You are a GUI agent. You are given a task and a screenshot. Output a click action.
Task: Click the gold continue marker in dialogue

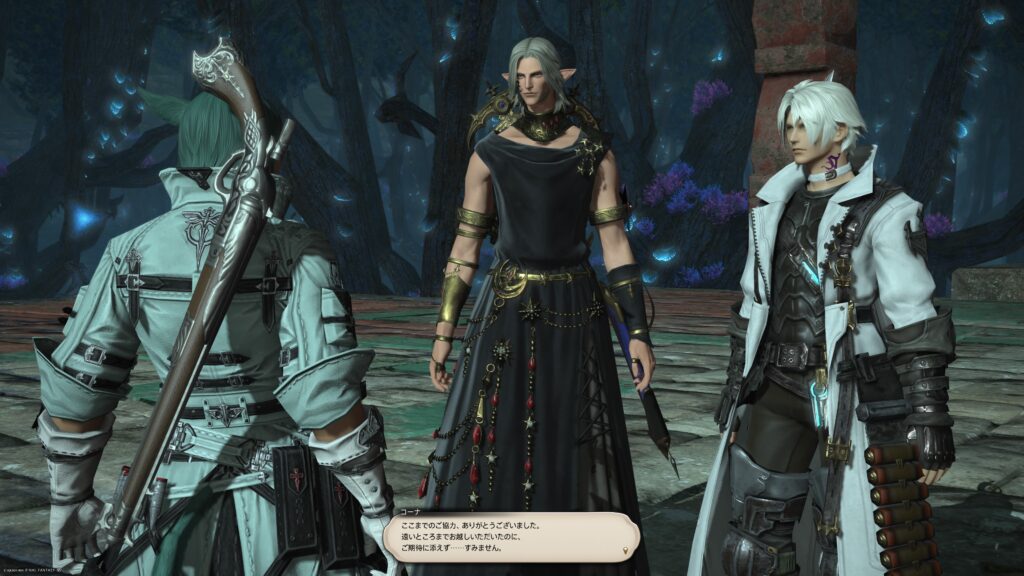point(626,550)
